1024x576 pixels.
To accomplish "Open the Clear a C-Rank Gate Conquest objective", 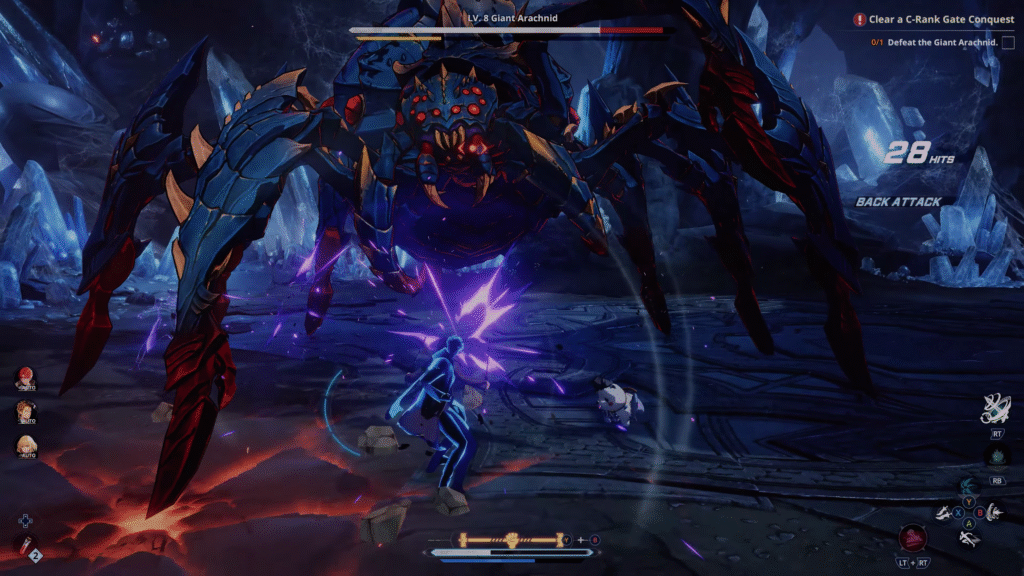I will [x=928, y=19].
